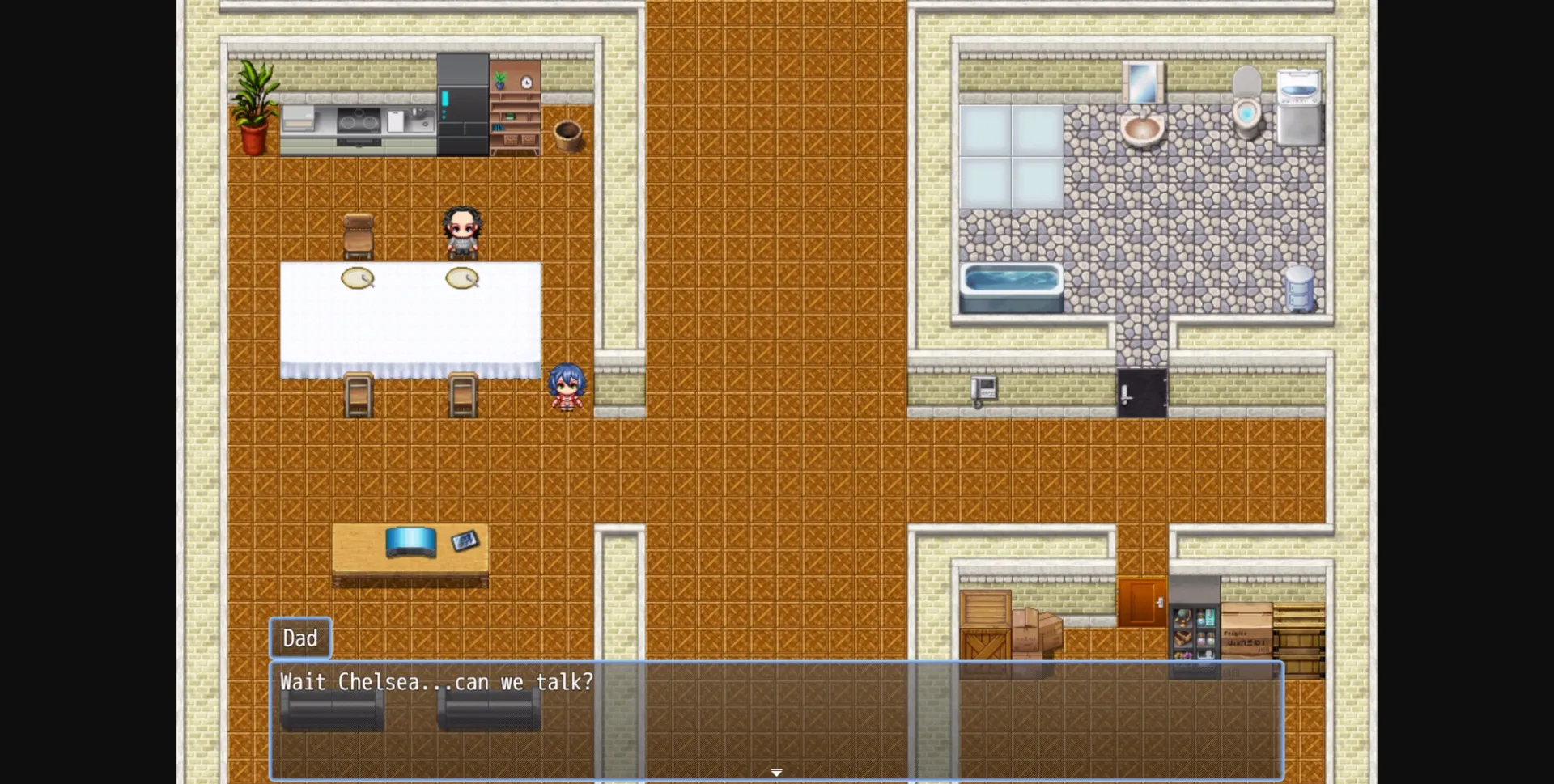Click the Dad name box label
Viewport: 1554px width, 784px height.
point(299,638)
